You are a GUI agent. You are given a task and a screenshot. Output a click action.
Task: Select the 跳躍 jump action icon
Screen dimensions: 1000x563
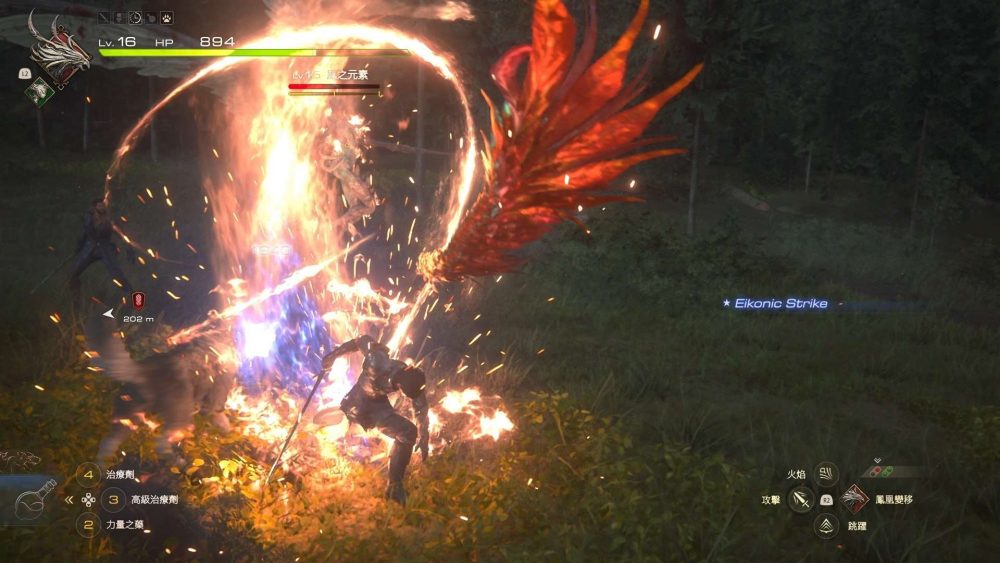tap(826, 525)
